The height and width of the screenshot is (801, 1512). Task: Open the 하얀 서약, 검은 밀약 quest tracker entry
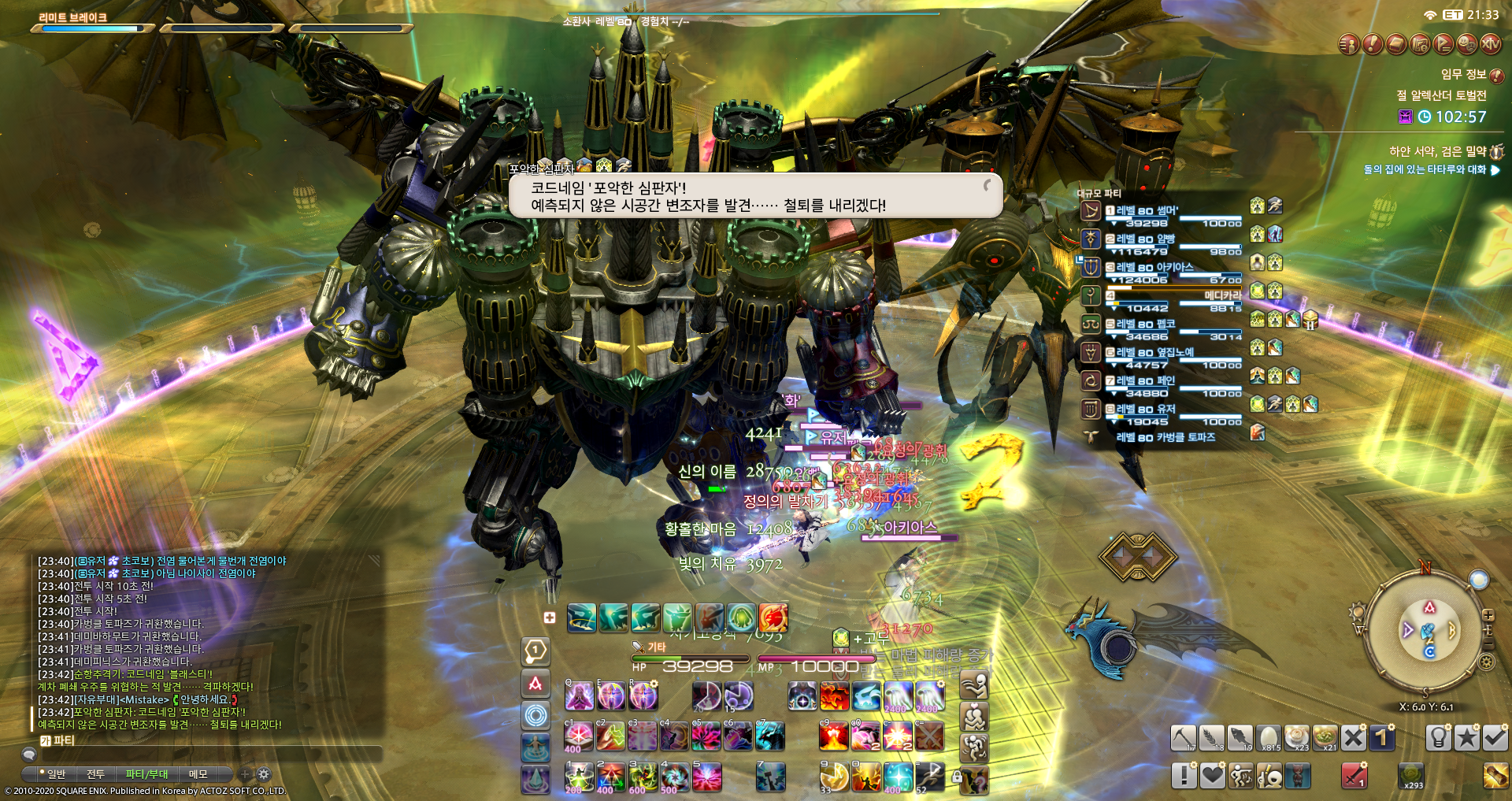(1437, 151)
